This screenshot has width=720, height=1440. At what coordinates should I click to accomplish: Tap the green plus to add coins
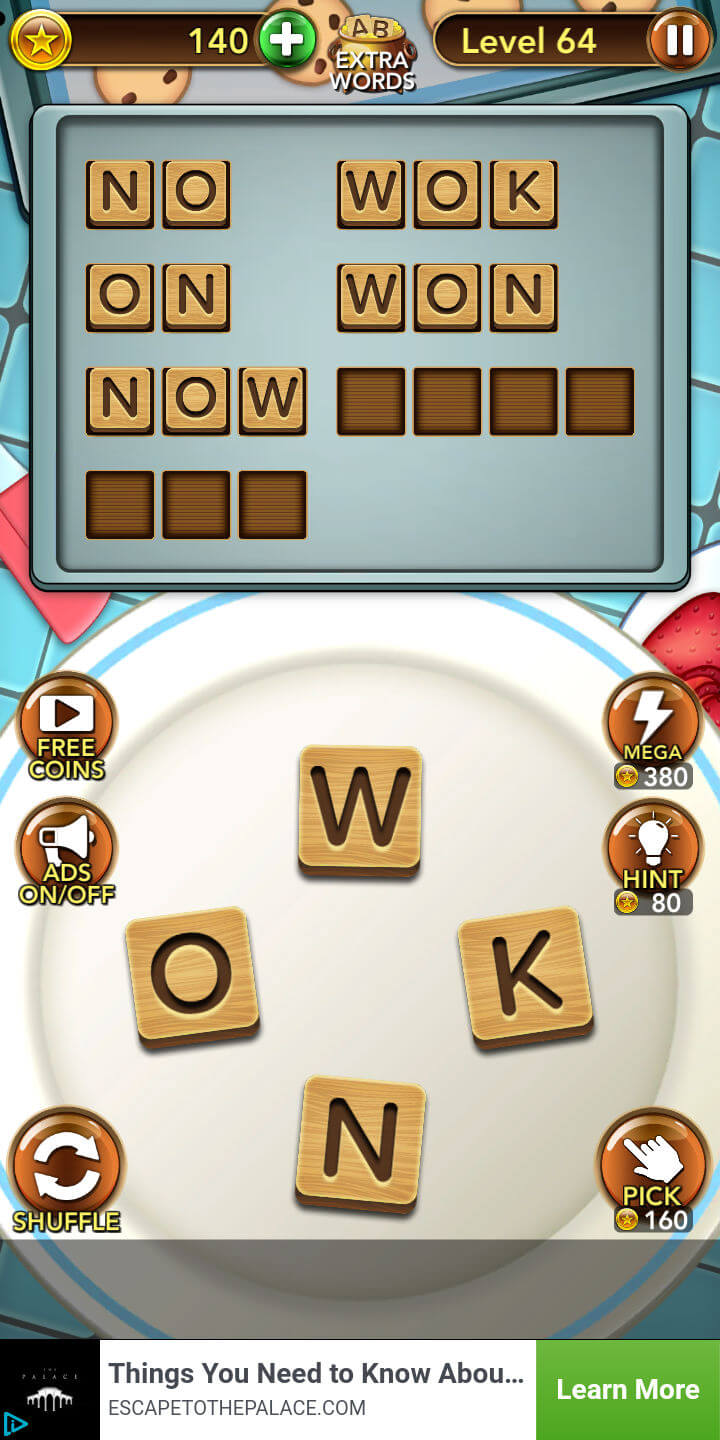pos(287,41)
